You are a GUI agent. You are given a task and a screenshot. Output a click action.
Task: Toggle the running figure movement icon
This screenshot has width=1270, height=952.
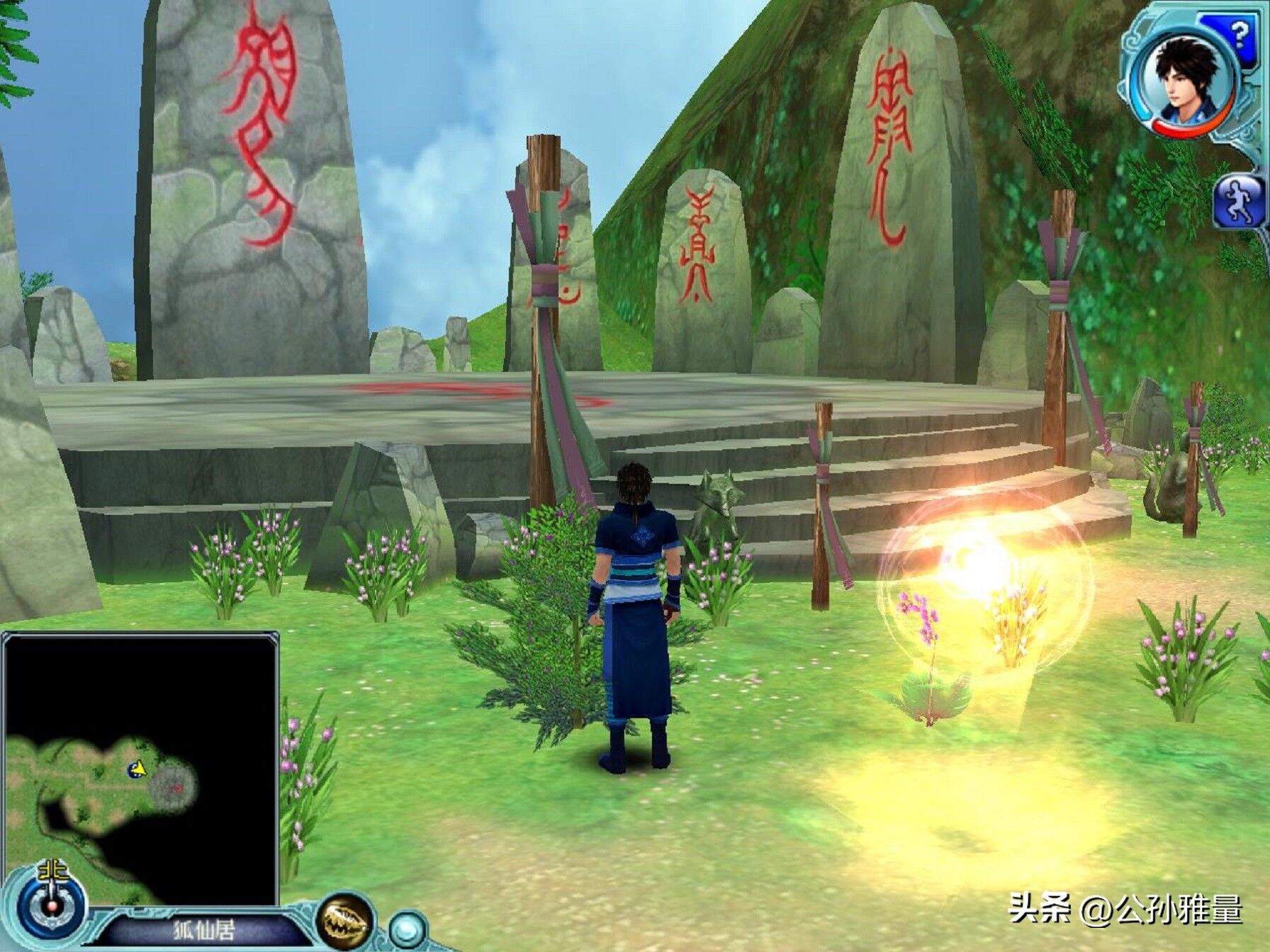1239,200
